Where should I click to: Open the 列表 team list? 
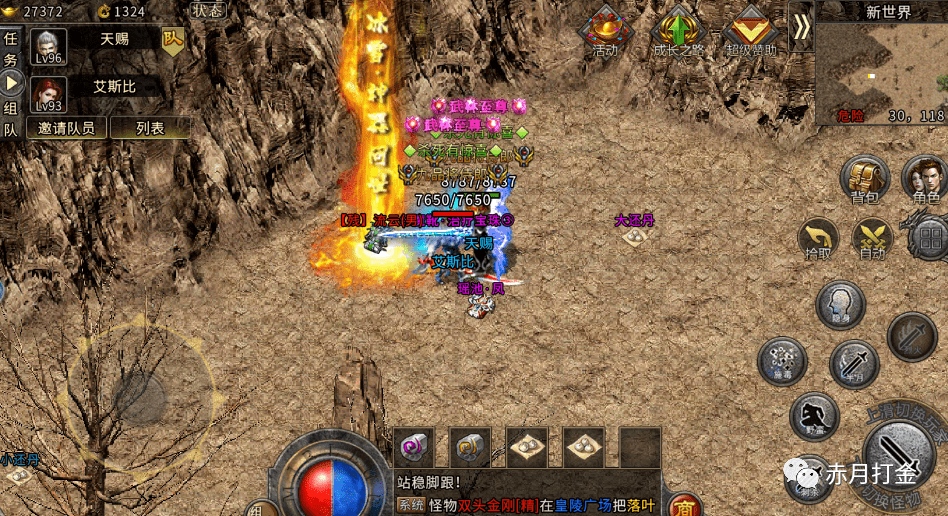(x=150, y=128)
